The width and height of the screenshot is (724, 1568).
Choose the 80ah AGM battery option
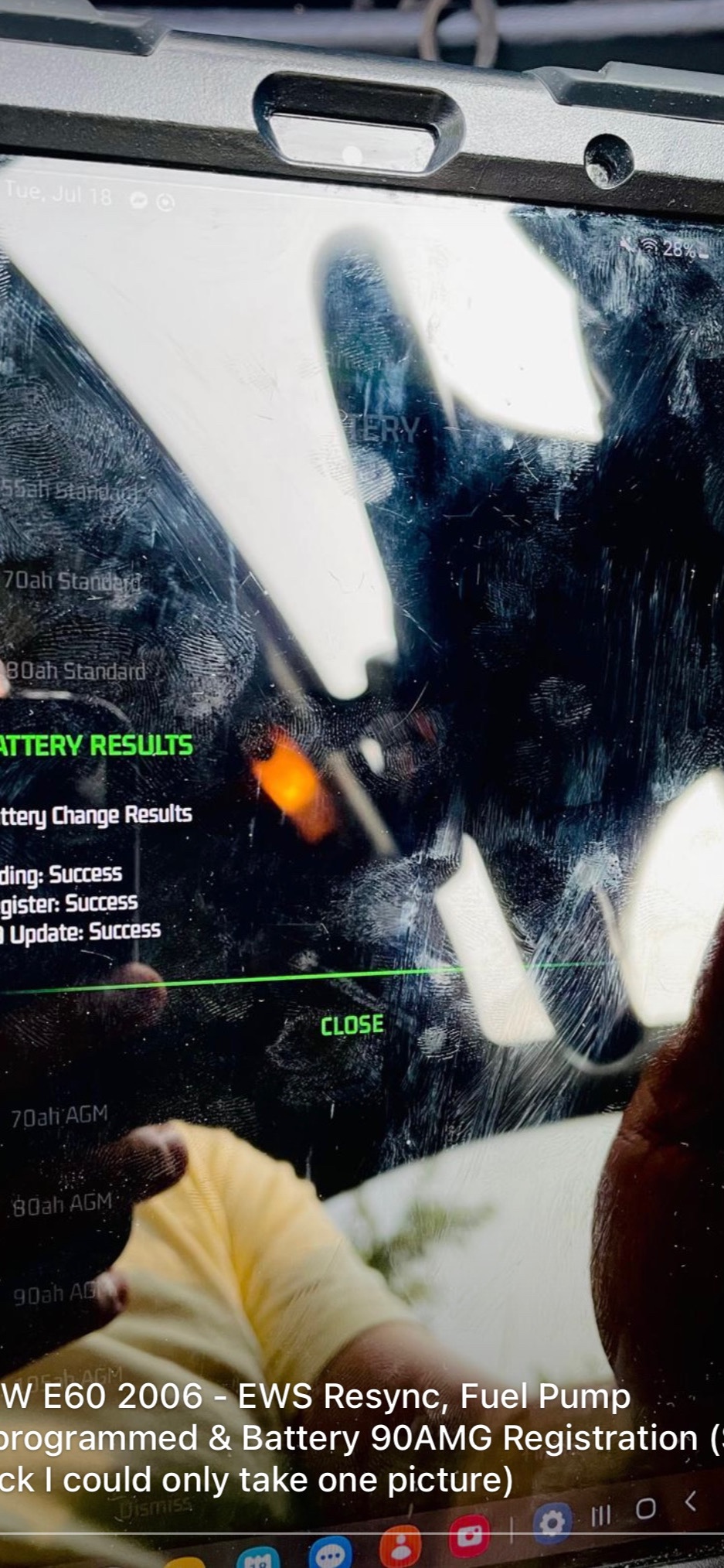63,1205
